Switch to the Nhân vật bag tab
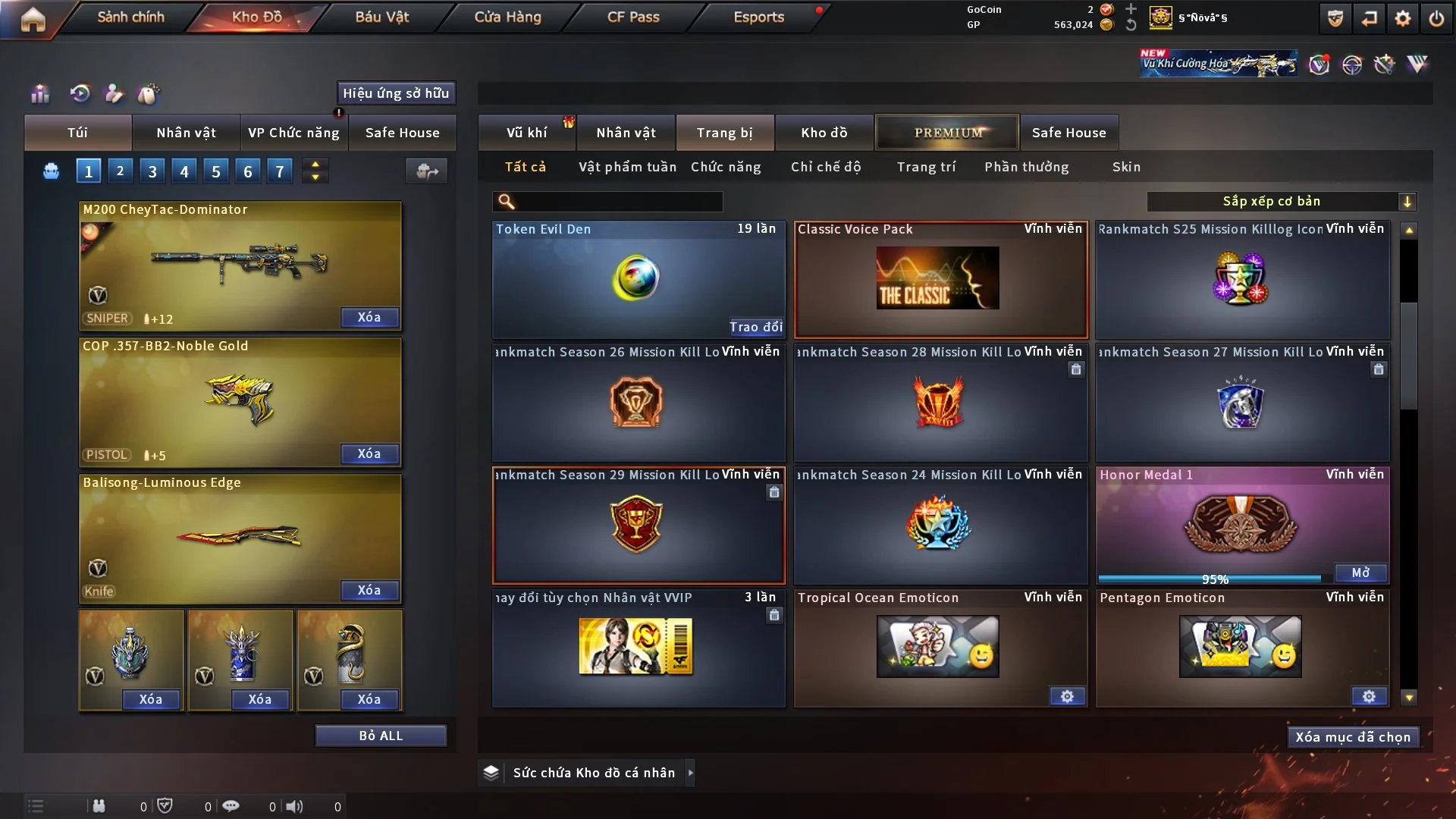This screenshot has width=1456, height=819. pos(186,133)
